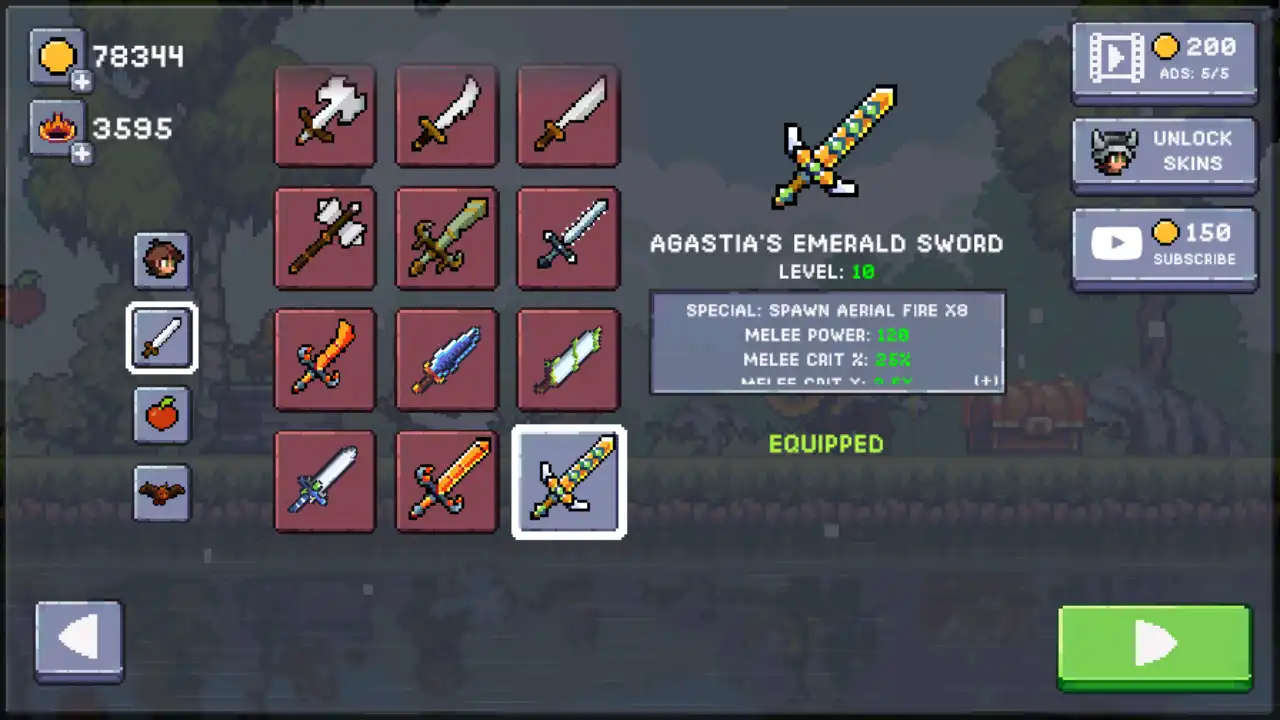The image size is (1280, 720).
Task: Add more gold coins with the plus
Action: 82,81
